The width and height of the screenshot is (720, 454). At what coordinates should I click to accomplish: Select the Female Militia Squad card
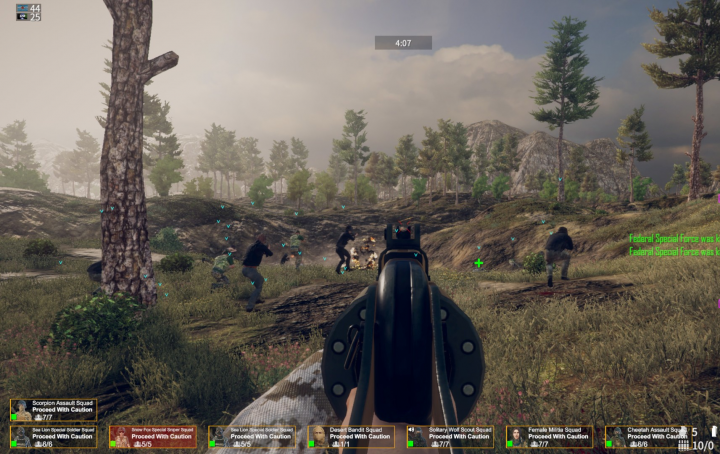[548, 436]
